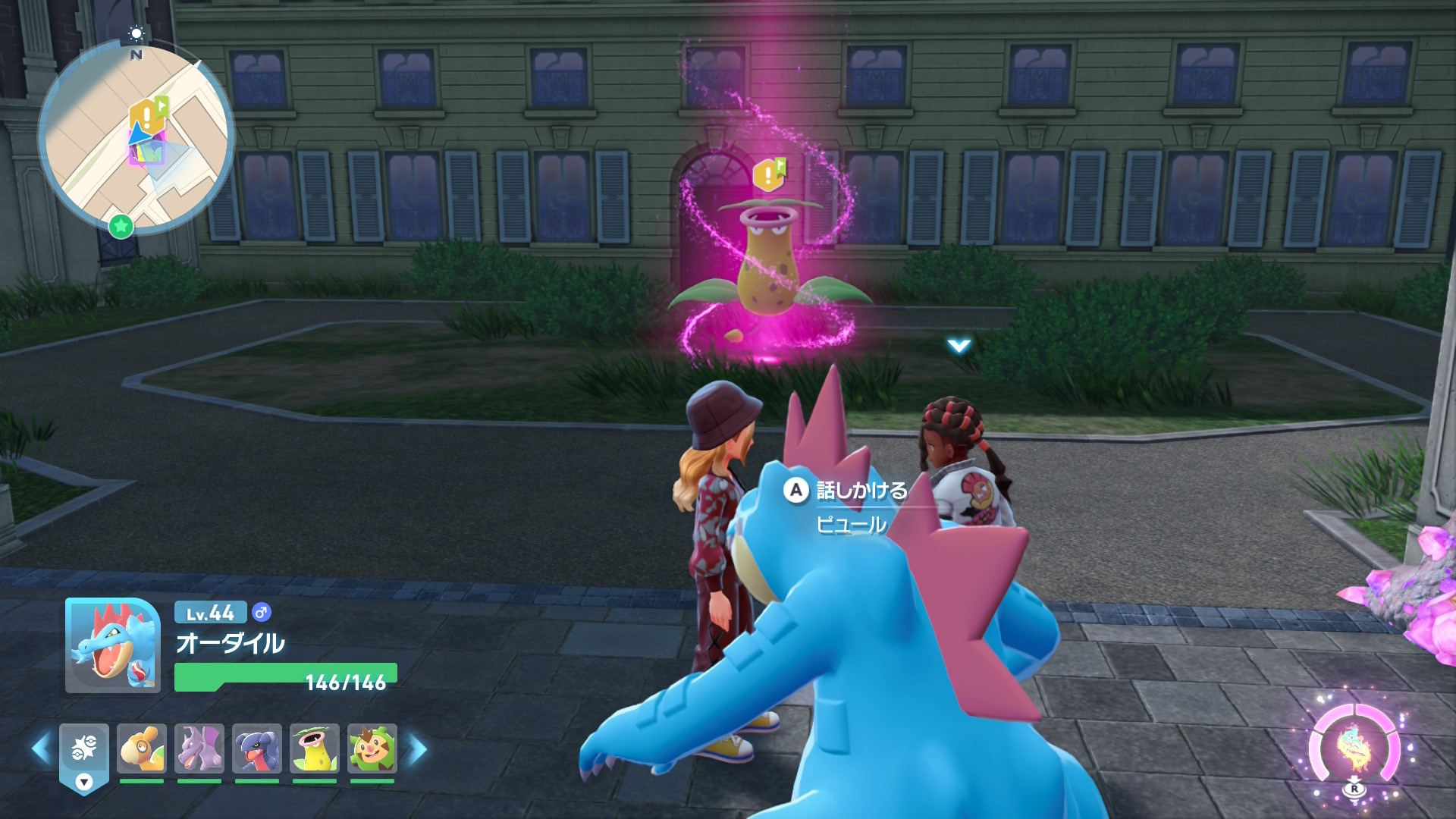
Task: Activate the Mega Evolution gauge icon
Action: (x=1354, y=748)
